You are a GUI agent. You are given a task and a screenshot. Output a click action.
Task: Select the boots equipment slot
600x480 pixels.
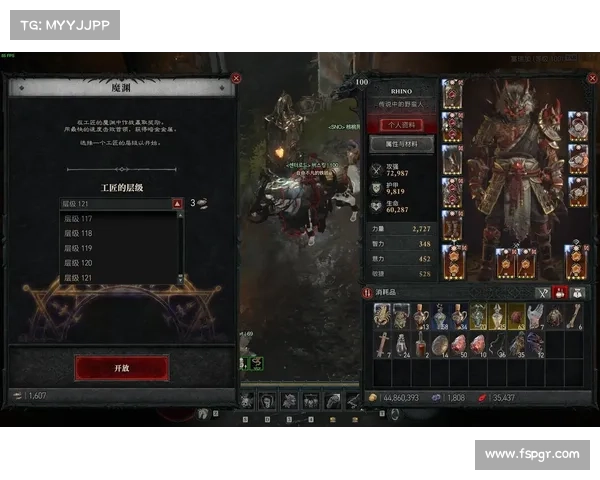tap(452, 227)
